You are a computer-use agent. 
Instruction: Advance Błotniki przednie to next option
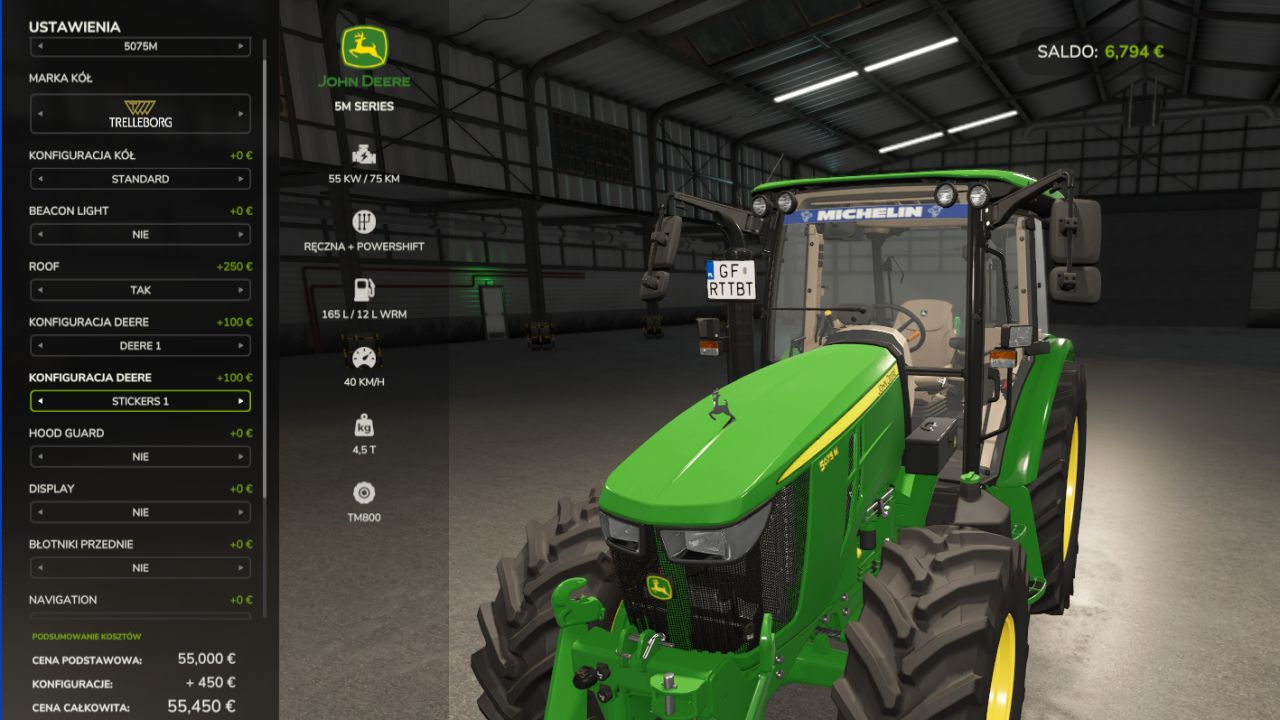pos(241,568)
